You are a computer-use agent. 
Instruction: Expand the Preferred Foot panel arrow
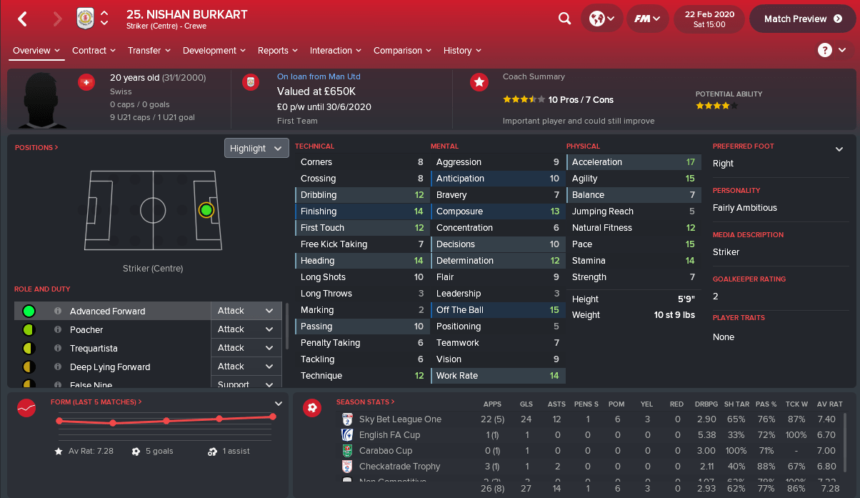click(x=838, y=148)
